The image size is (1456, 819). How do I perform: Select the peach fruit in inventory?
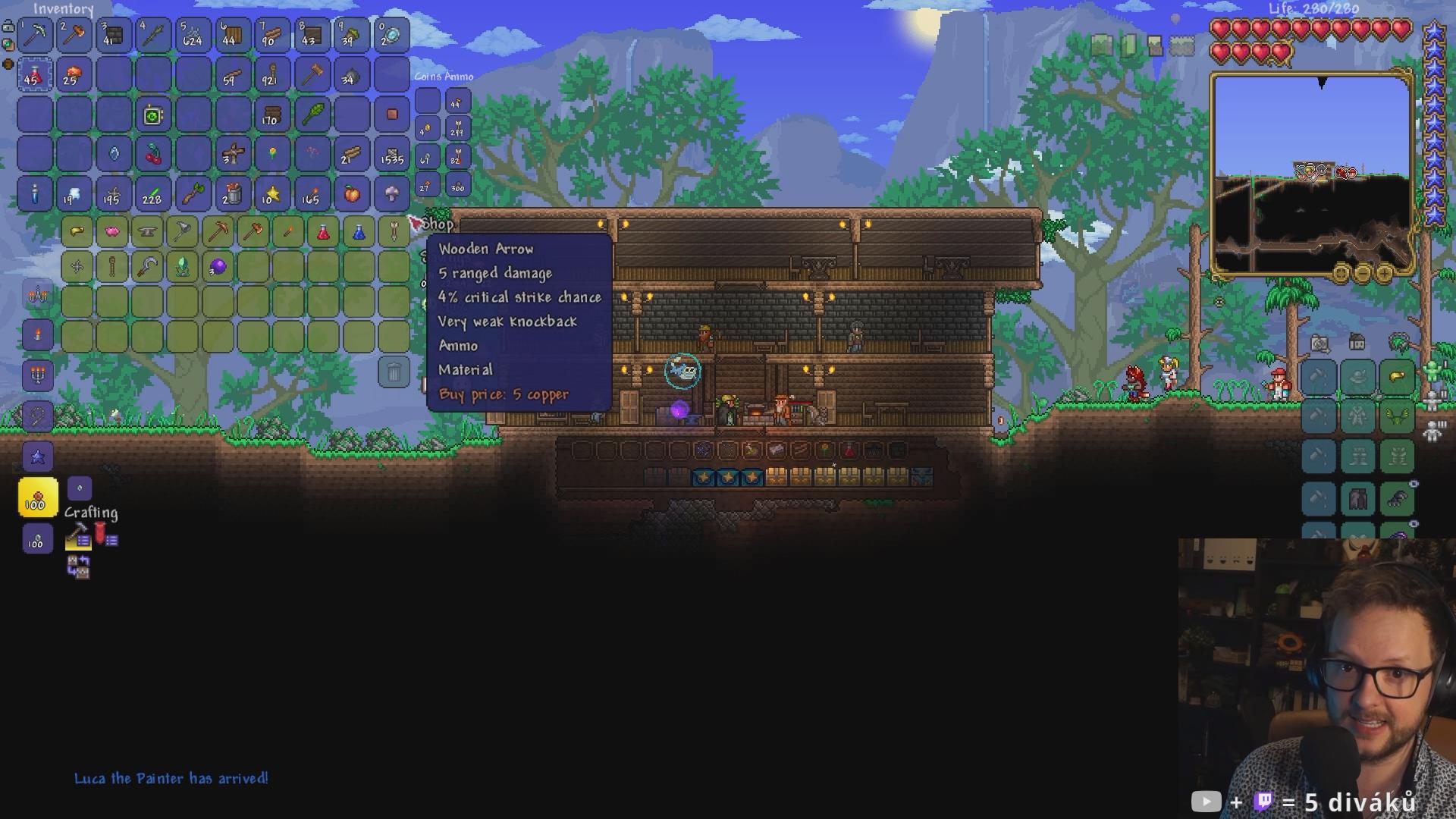tap(352, 194)
